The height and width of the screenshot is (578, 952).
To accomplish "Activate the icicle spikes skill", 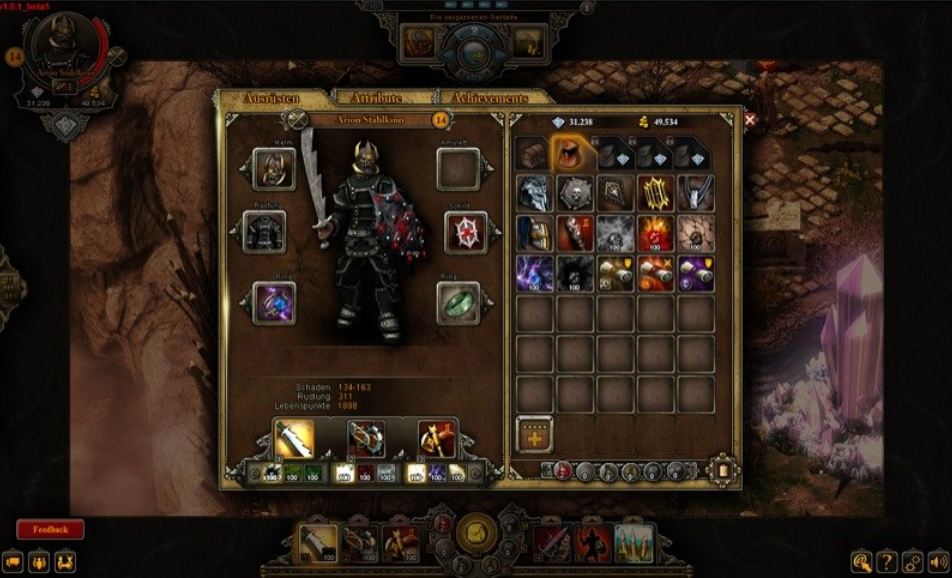I will tap(633, 541).
